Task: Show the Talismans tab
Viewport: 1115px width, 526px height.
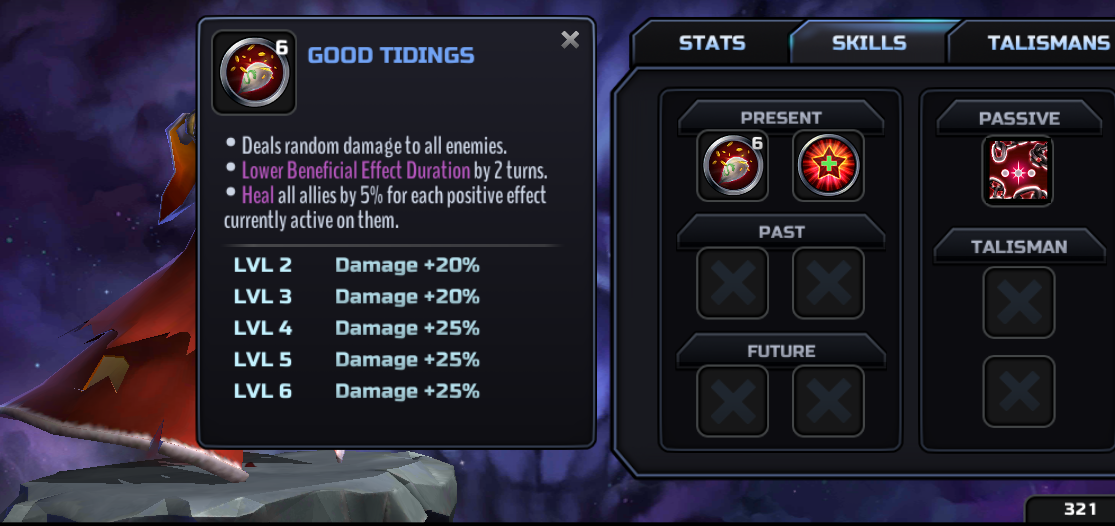Action: [x=1047, y=43]
